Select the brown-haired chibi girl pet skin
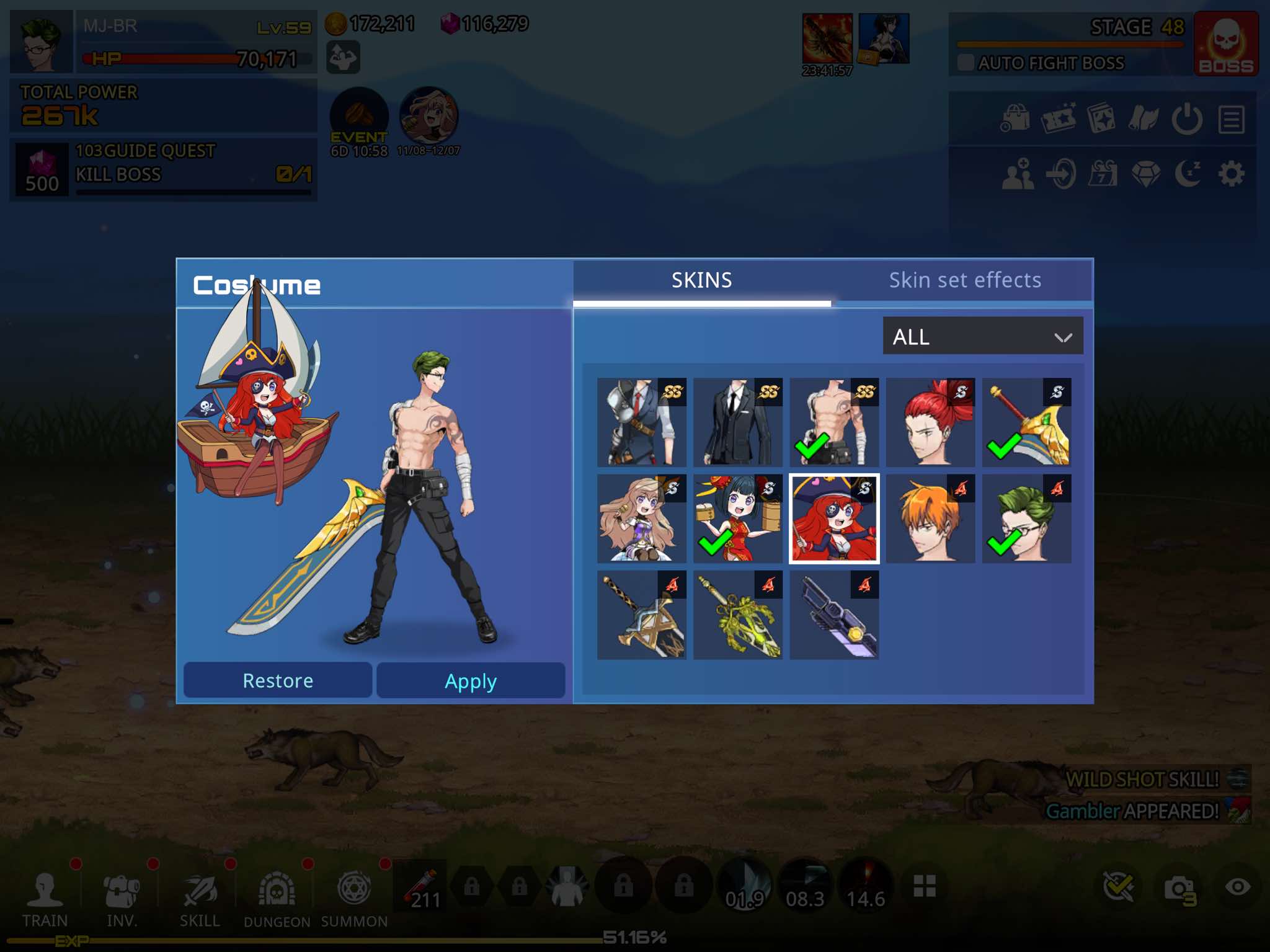The height and width of the screenshot is (952, 1270). pyautogui.click(x=641, y=518)
